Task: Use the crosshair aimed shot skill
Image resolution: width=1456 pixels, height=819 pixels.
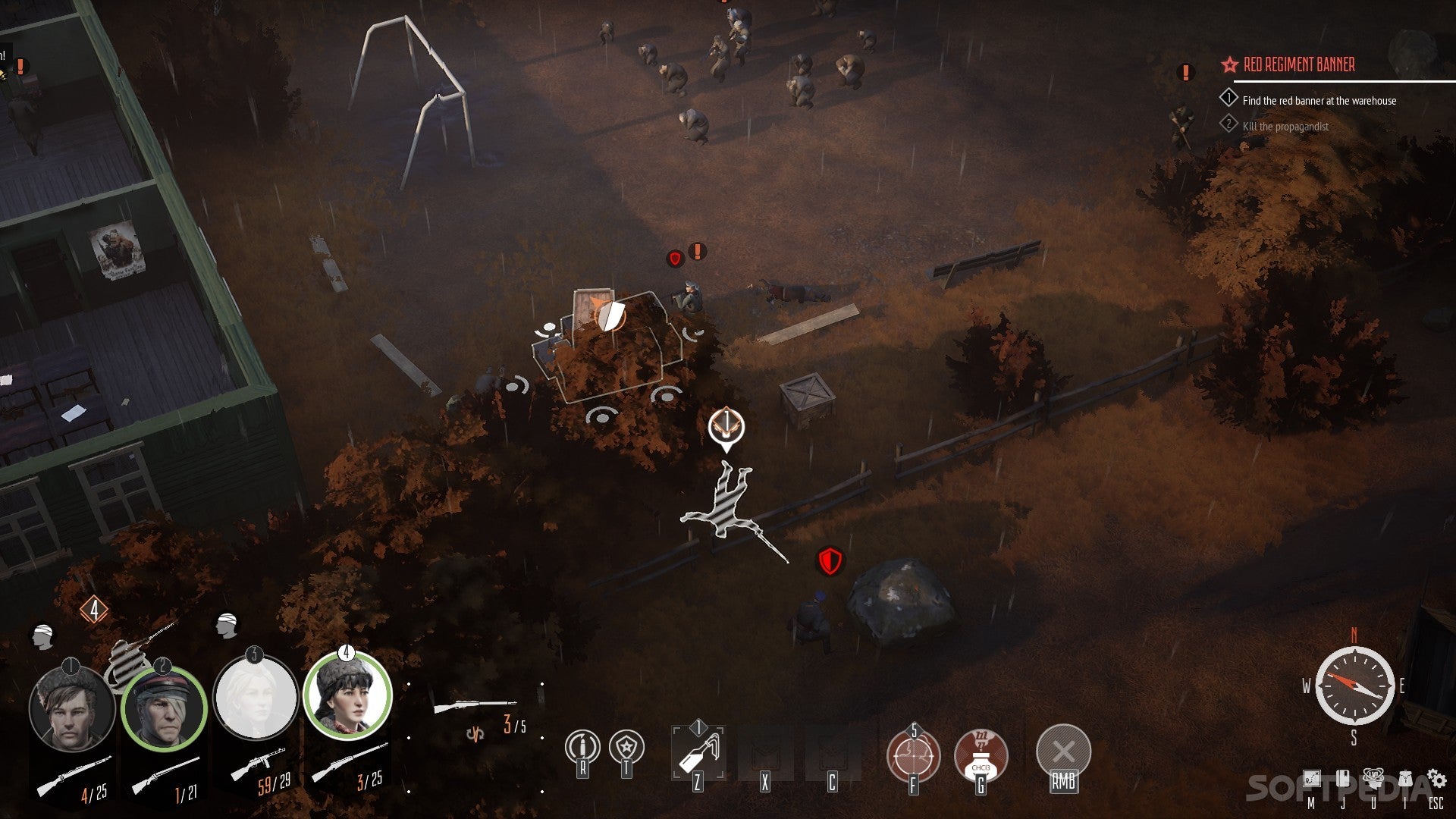Action: click(x=913, y=755)
